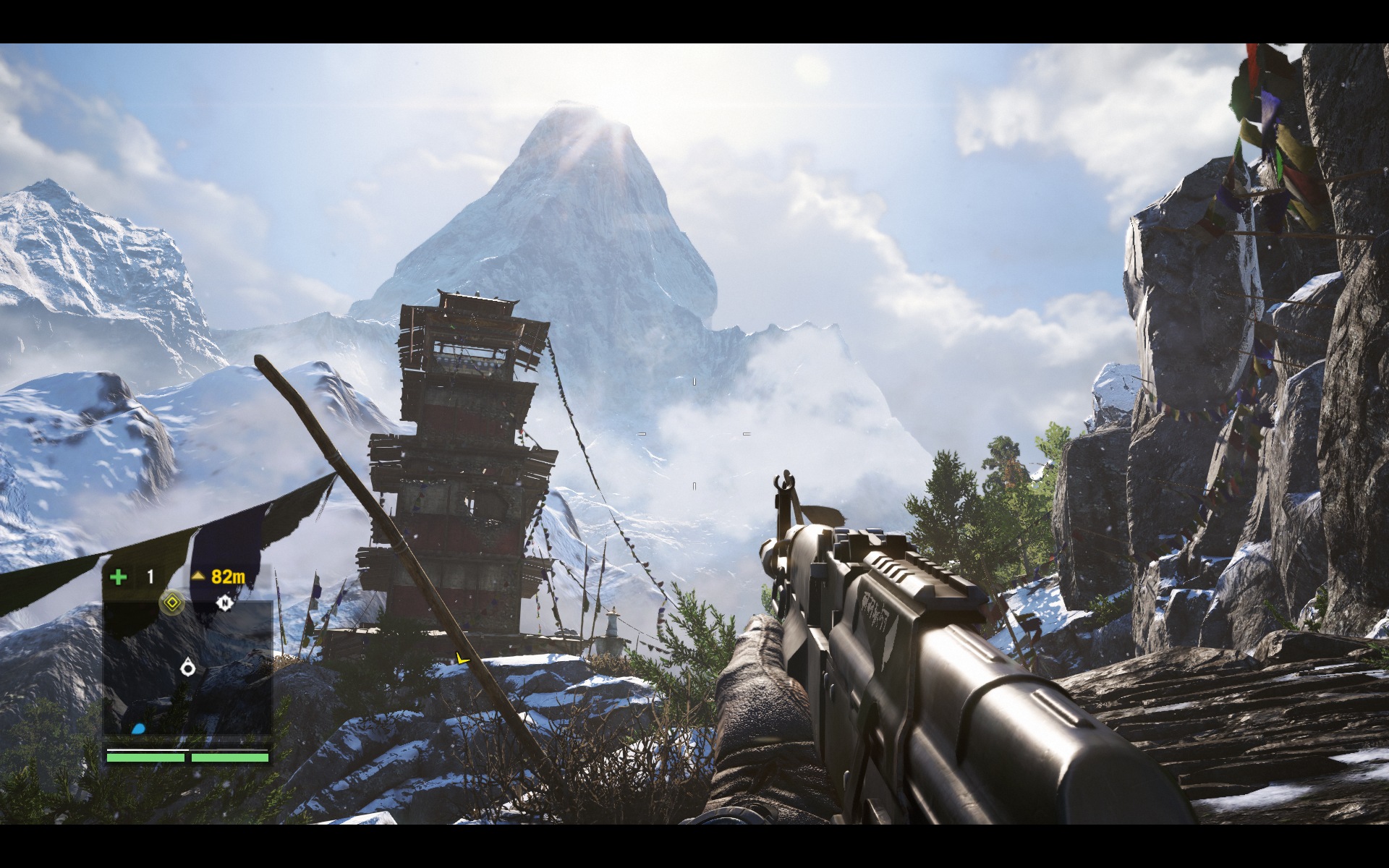Click the green healing syringe cross icon
This screenshot has height=868, width=1389.
click(x=119, y=576)
